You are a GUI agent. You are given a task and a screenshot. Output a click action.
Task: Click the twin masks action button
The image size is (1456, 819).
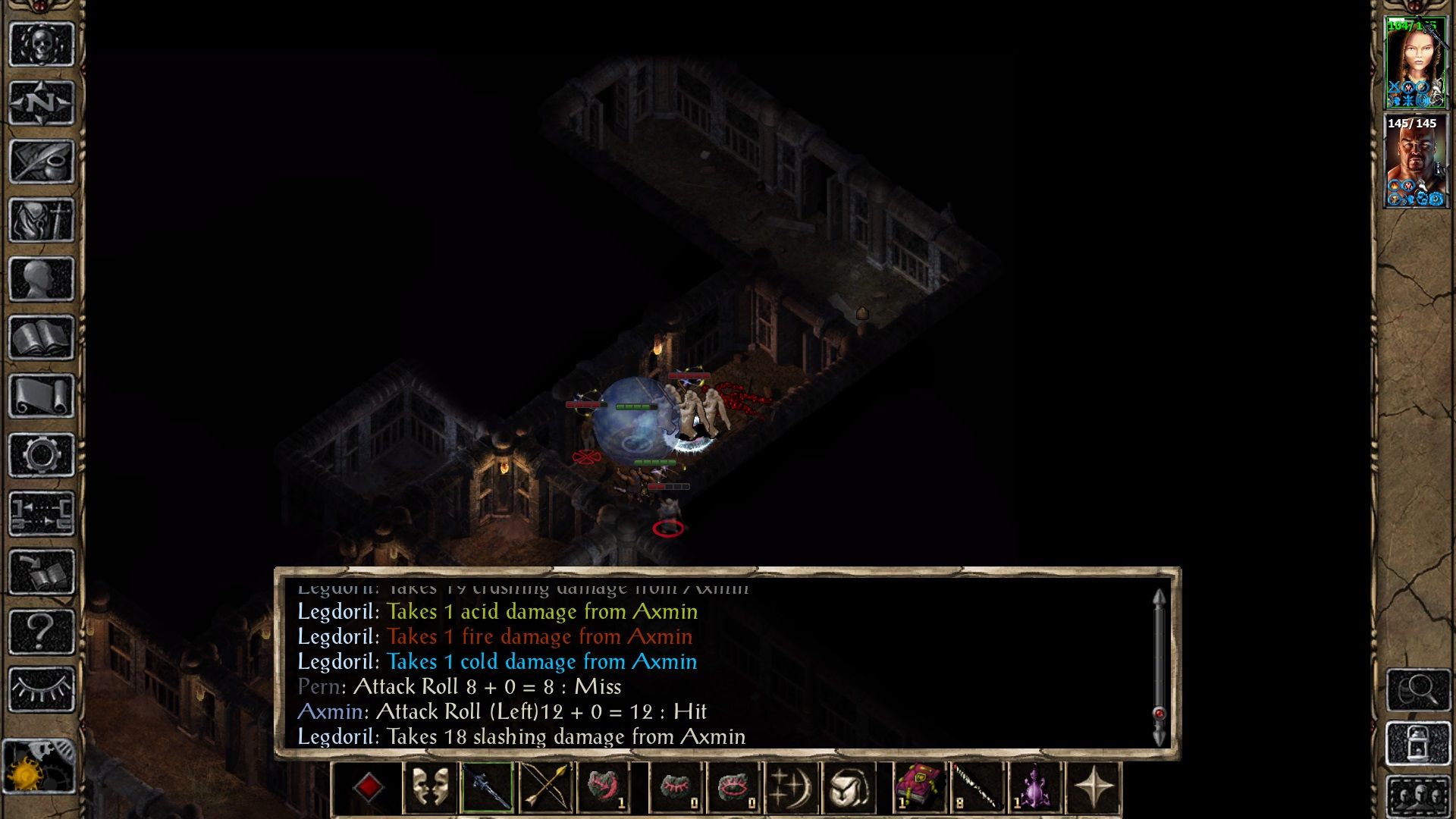pos(429,788)
